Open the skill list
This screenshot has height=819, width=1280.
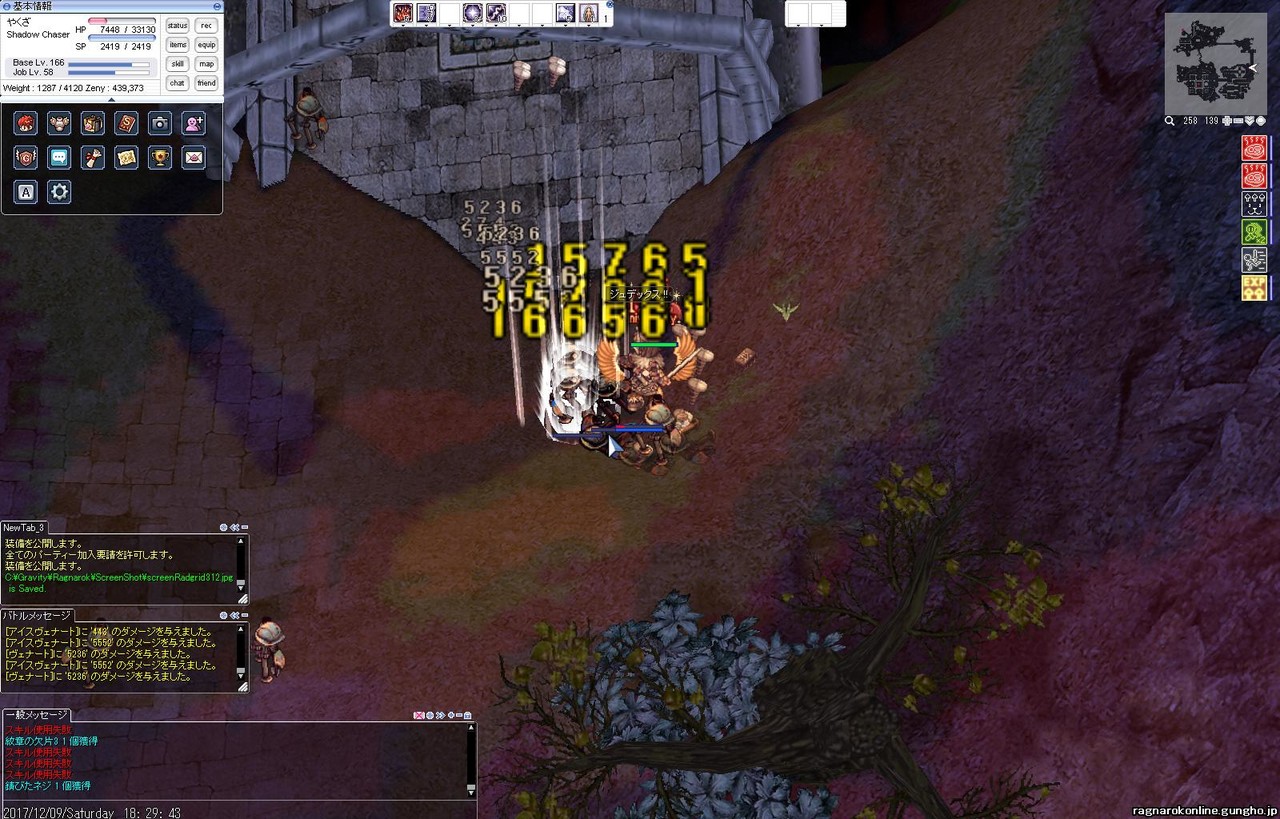point(177,64)
